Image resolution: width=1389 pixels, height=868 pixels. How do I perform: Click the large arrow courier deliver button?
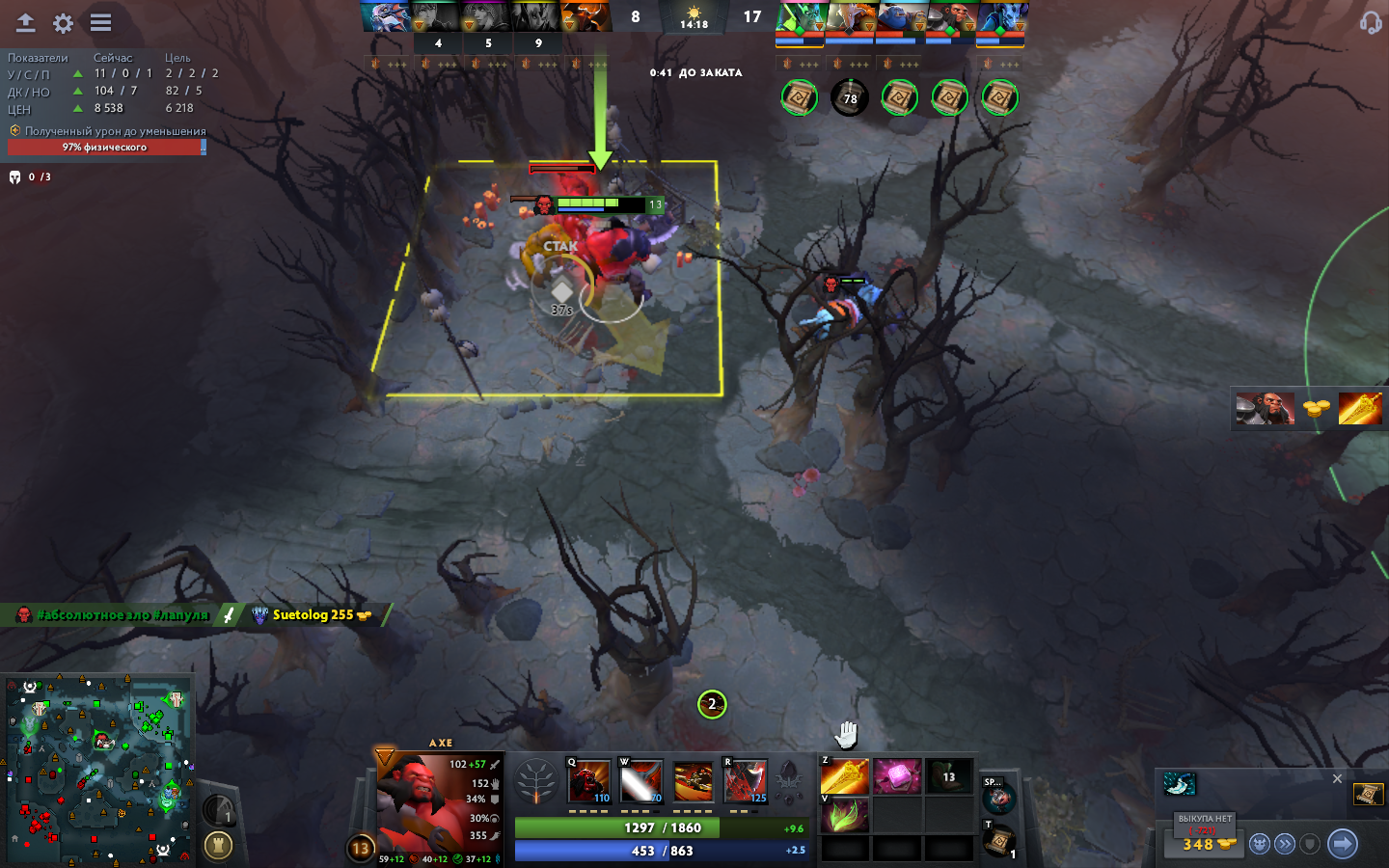click(x=1343, y=844)
